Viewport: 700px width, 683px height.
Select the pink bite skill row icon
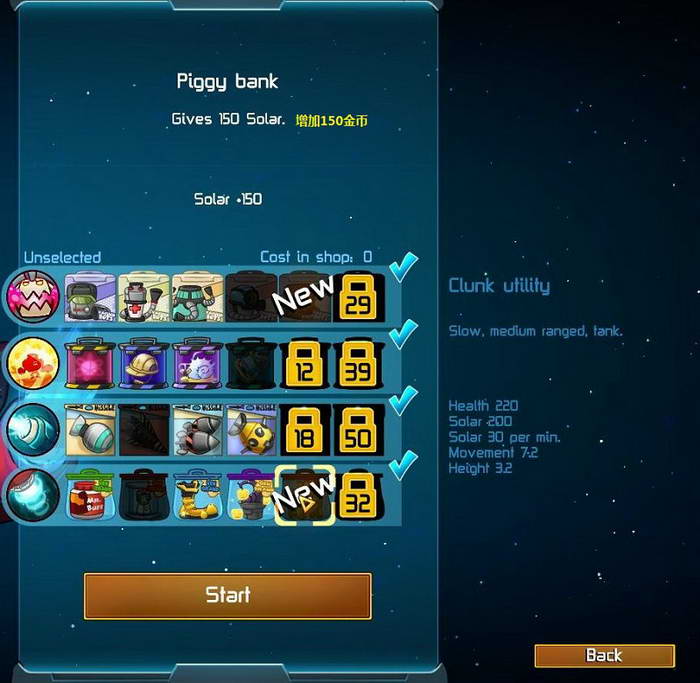(33, 296)
